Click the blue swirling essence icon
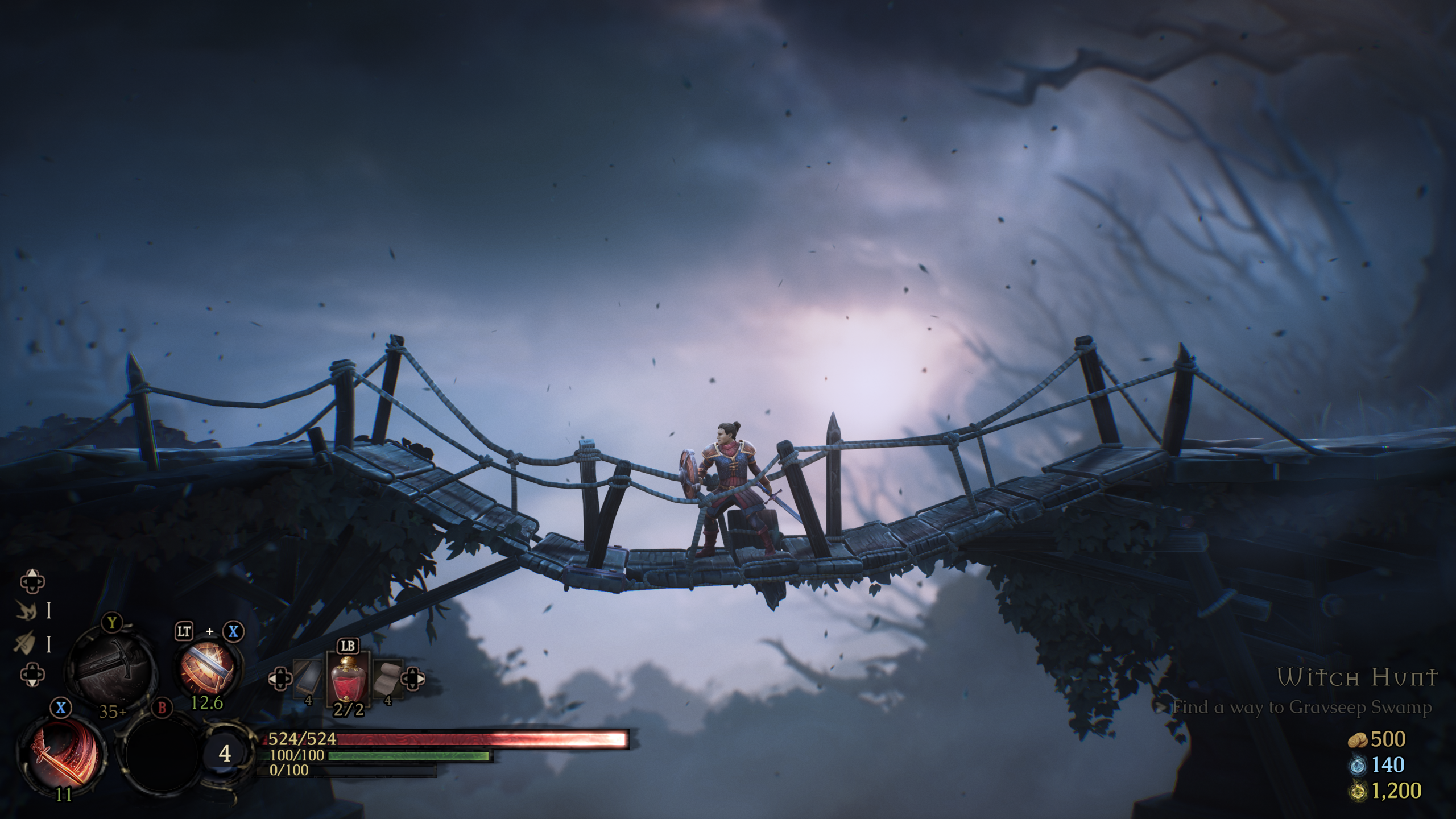This screenshot has height=819, width=1456. pos(1357,766)
